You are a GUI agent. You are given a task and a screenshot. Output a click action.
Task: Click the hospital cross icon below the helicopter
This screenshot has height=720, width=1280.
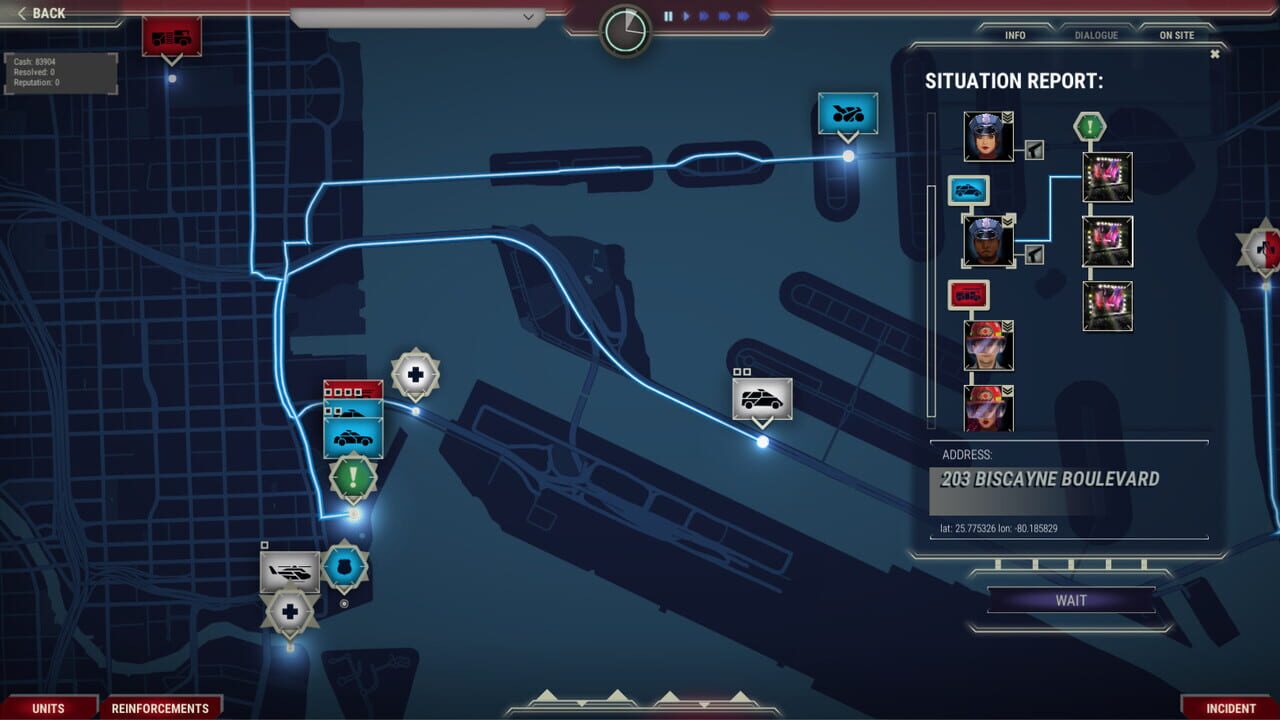[289, 611]
